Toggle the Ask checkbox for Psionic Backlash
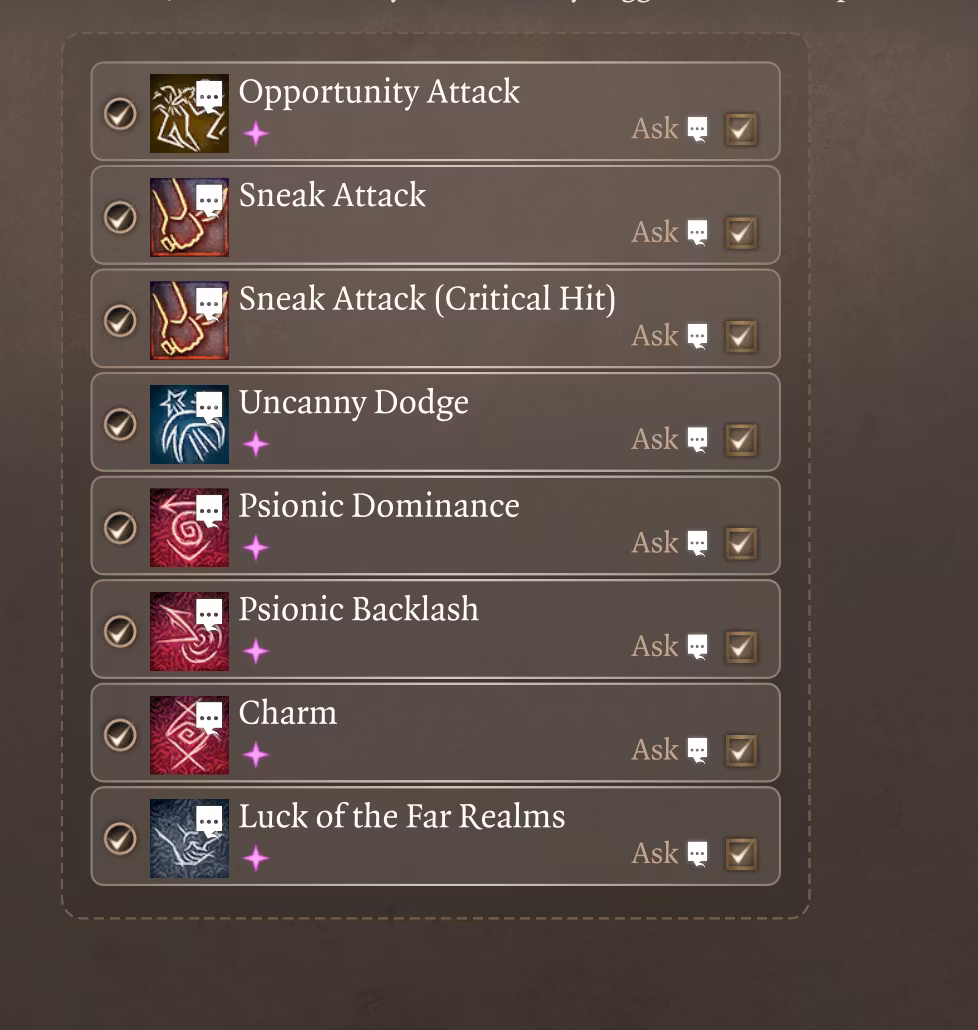 click(740, 647)
